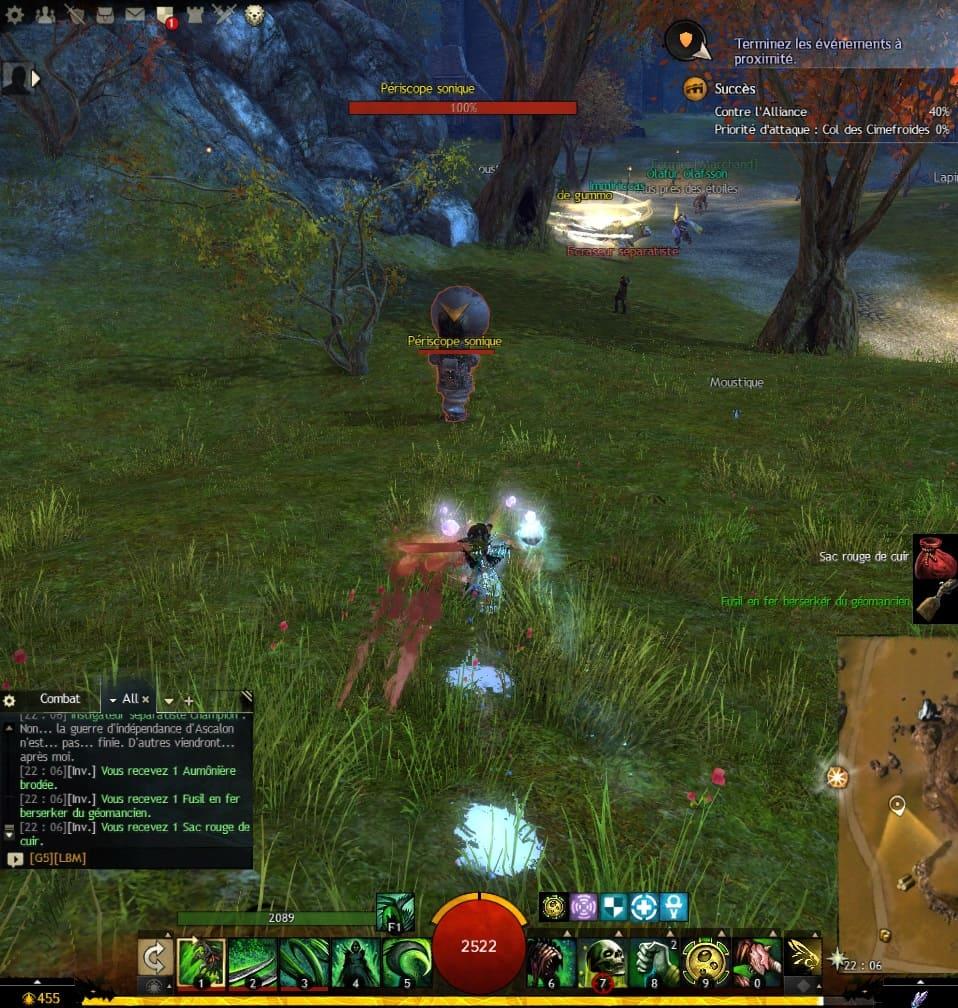Open the guild castle icon

[194, 14]
